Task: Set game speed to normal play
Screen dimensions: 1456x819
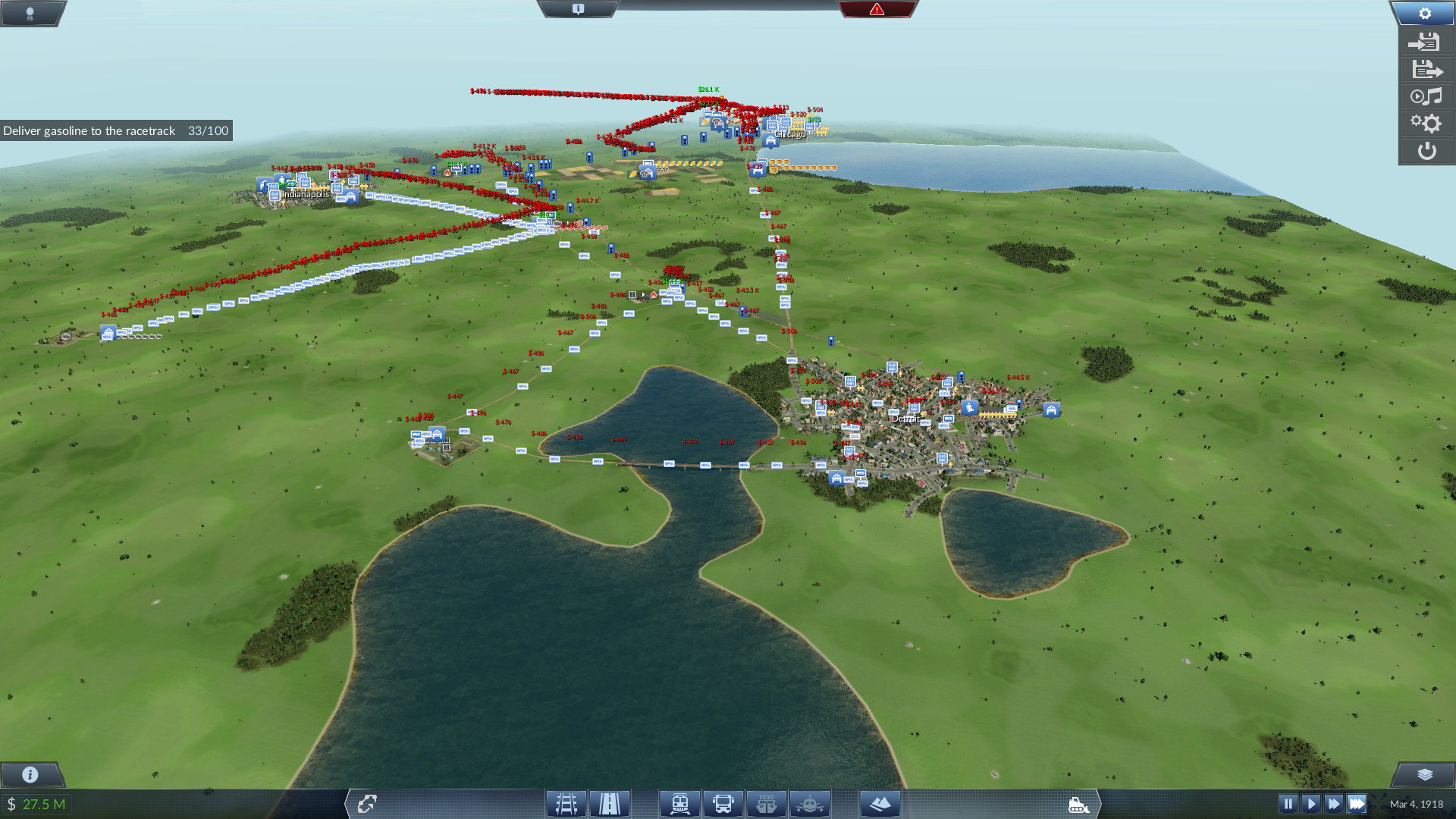Action: point(1310,804)
